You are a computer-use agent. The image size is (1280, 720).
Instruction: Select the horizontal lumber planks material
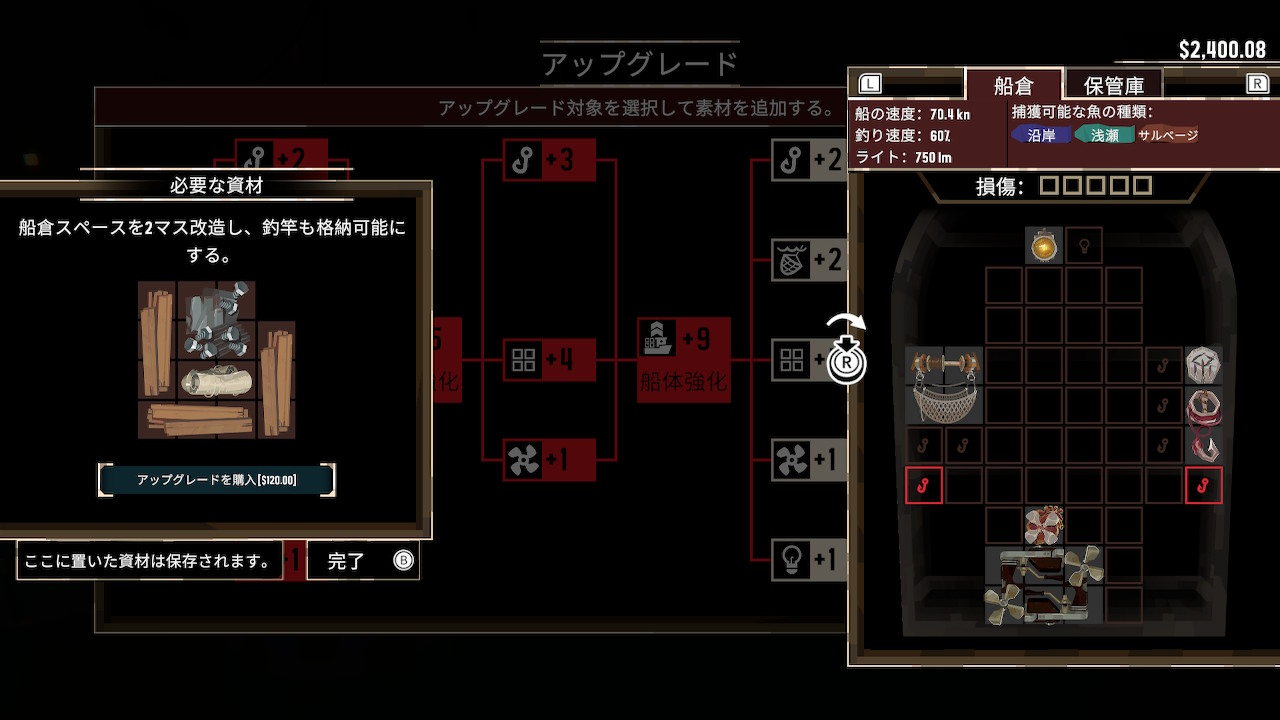tap(198, 420)
